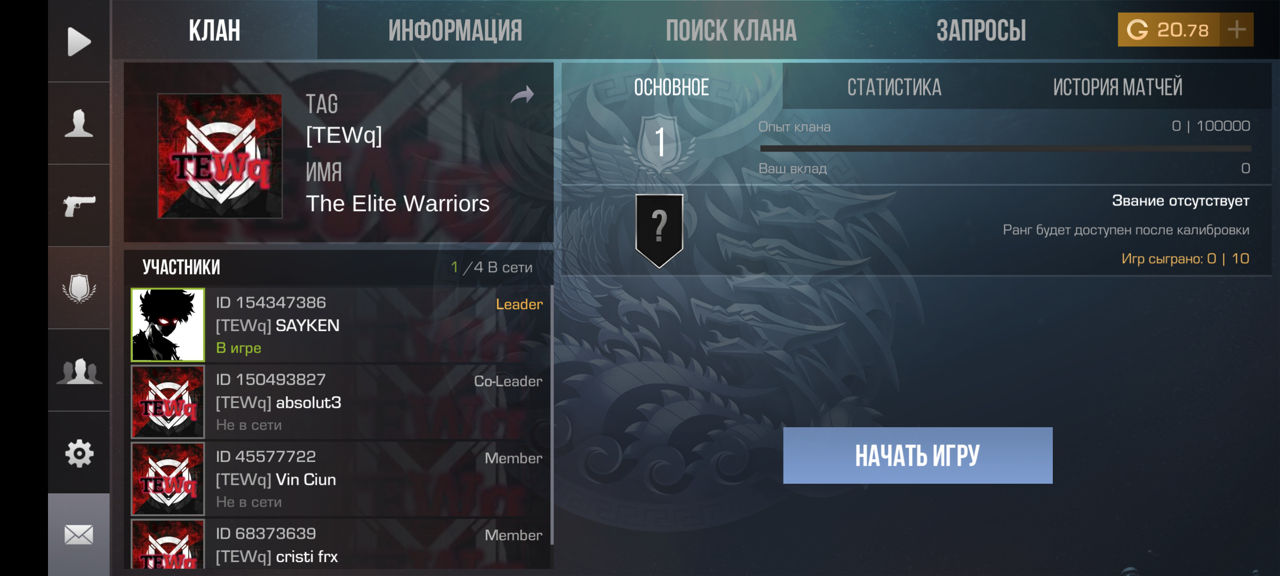Open the profile silhouette sidebar icon

pyautogui.click(x=79, y=123)
